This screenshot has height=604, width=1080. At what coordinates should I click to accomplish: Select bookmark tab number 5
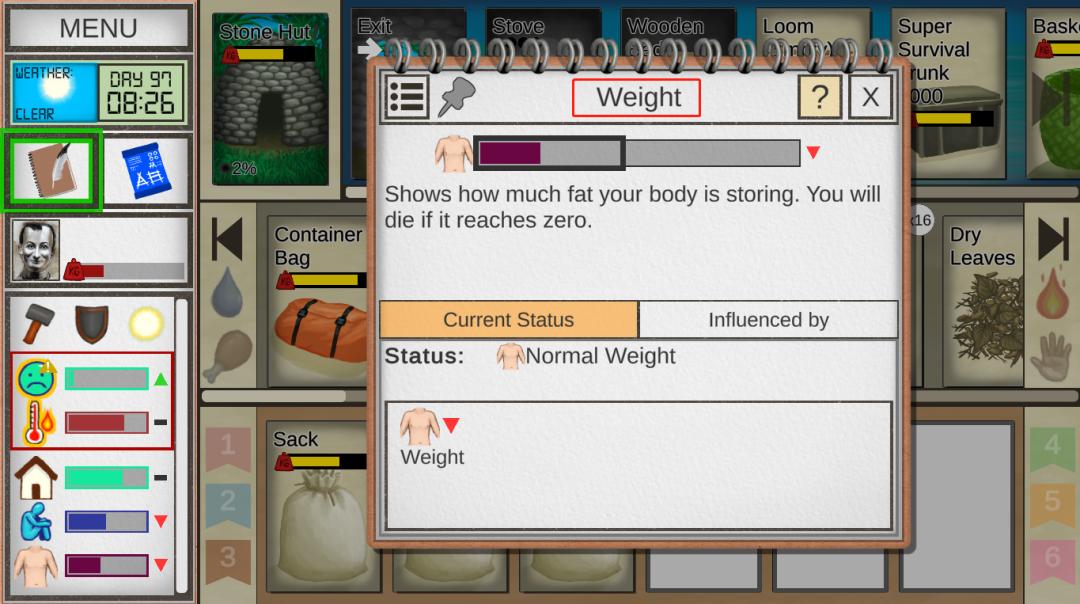[1052, 501]
